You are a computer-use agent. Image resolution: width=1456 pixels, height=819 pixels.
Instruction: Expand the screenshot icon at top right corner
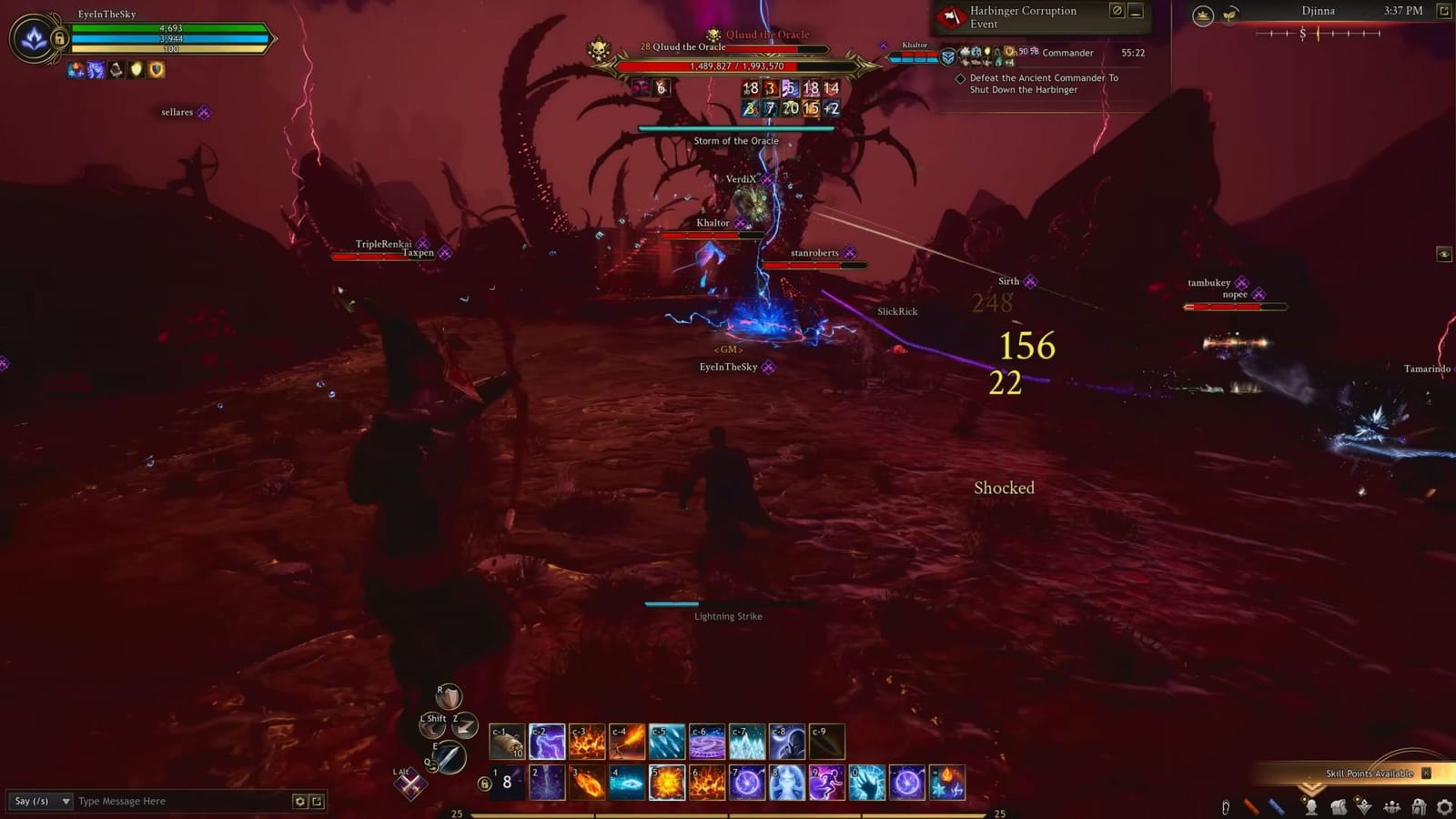[x=1442, y=12]
